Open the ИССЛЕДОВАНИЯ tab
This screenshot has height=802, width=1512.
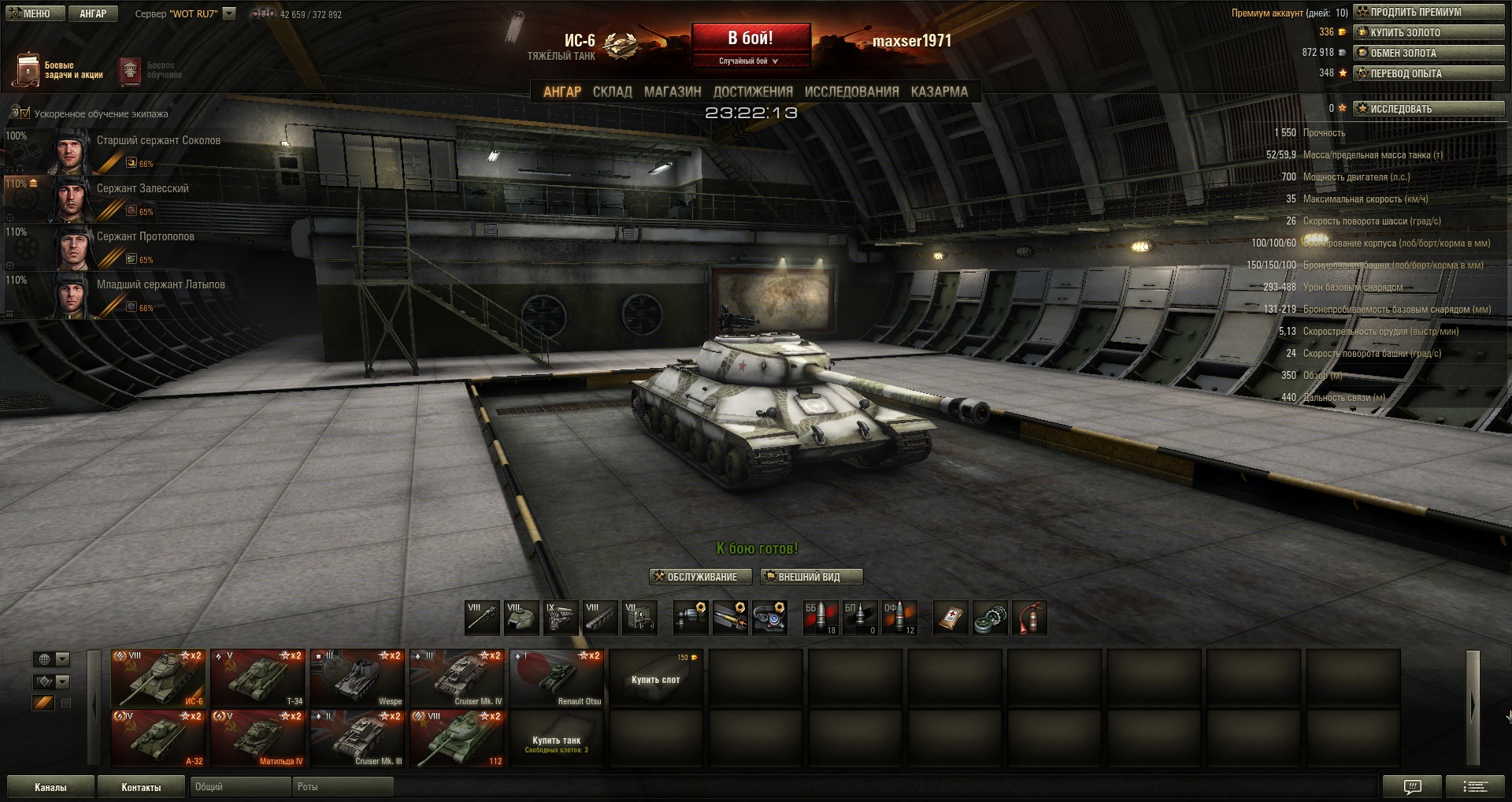[851, 92]
